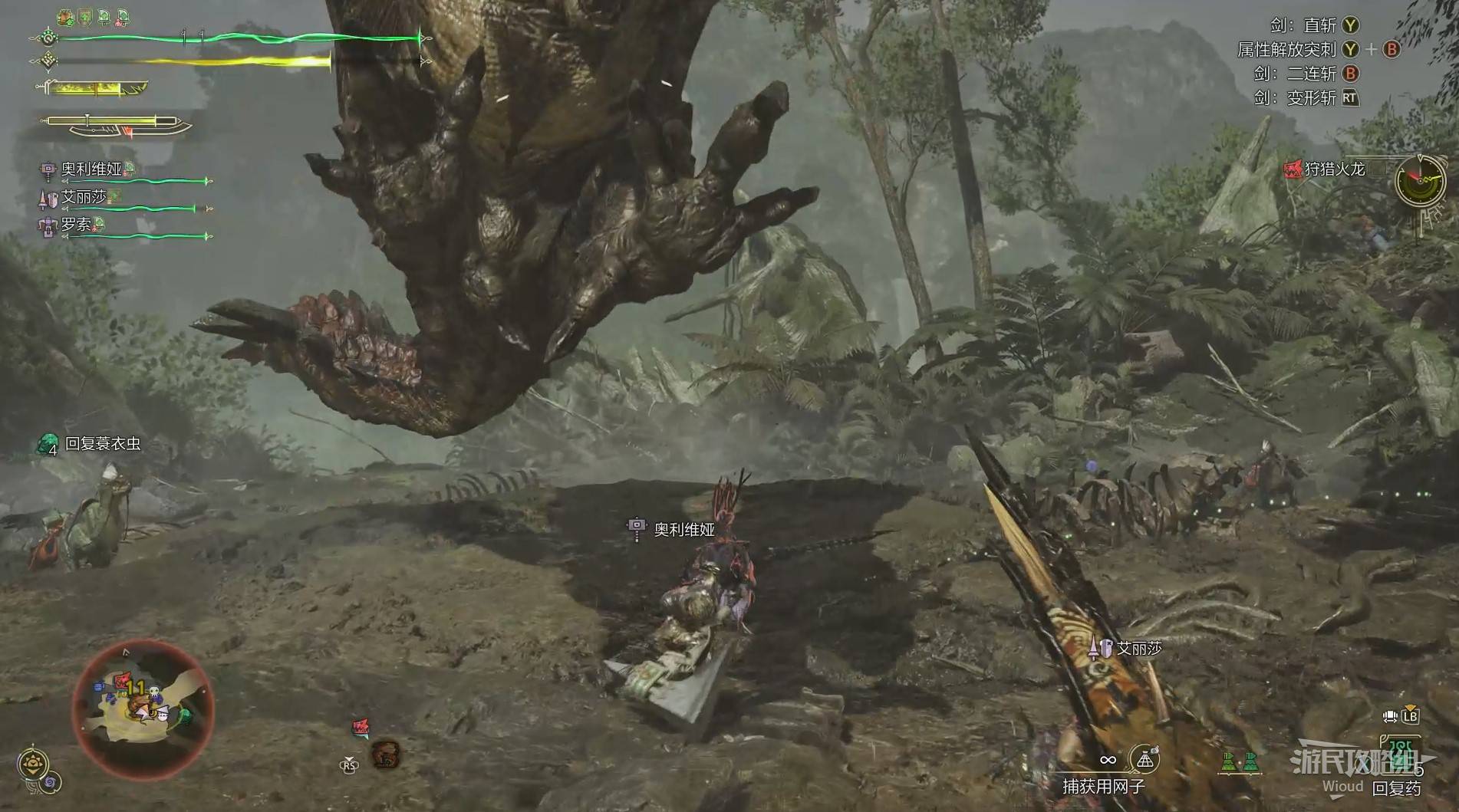
Task: Select party member 罗索 in the list
Action: [x=77, y=225]
